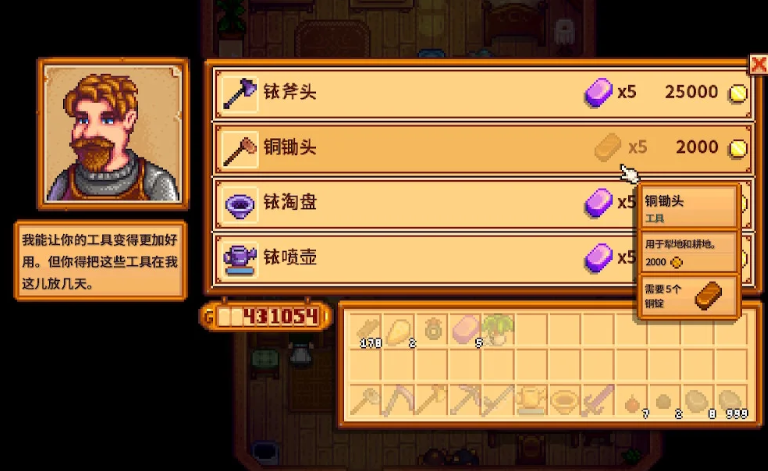768x471 pixels.
Task: Select the wood stack of 178
Action: 366,330
